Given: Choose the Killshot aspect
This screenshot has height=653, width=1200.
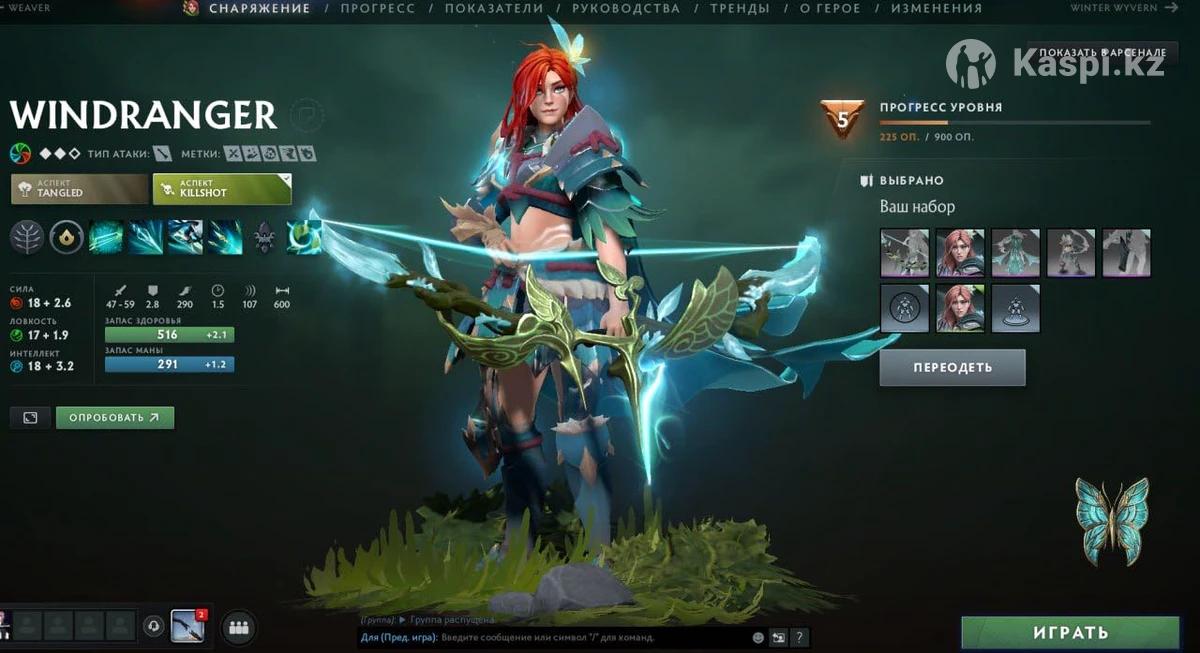Looking at the screenshot, I should coord(221,188).
